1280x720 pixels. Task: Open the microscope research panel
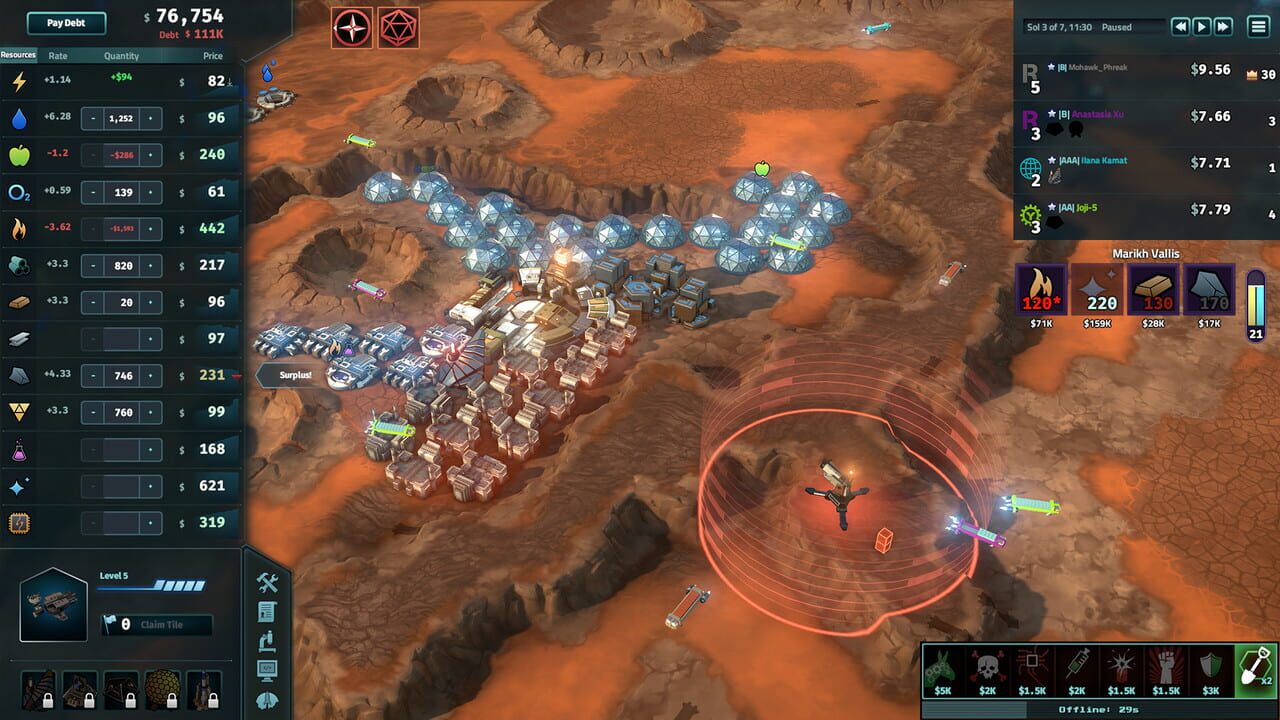(266, 641)
